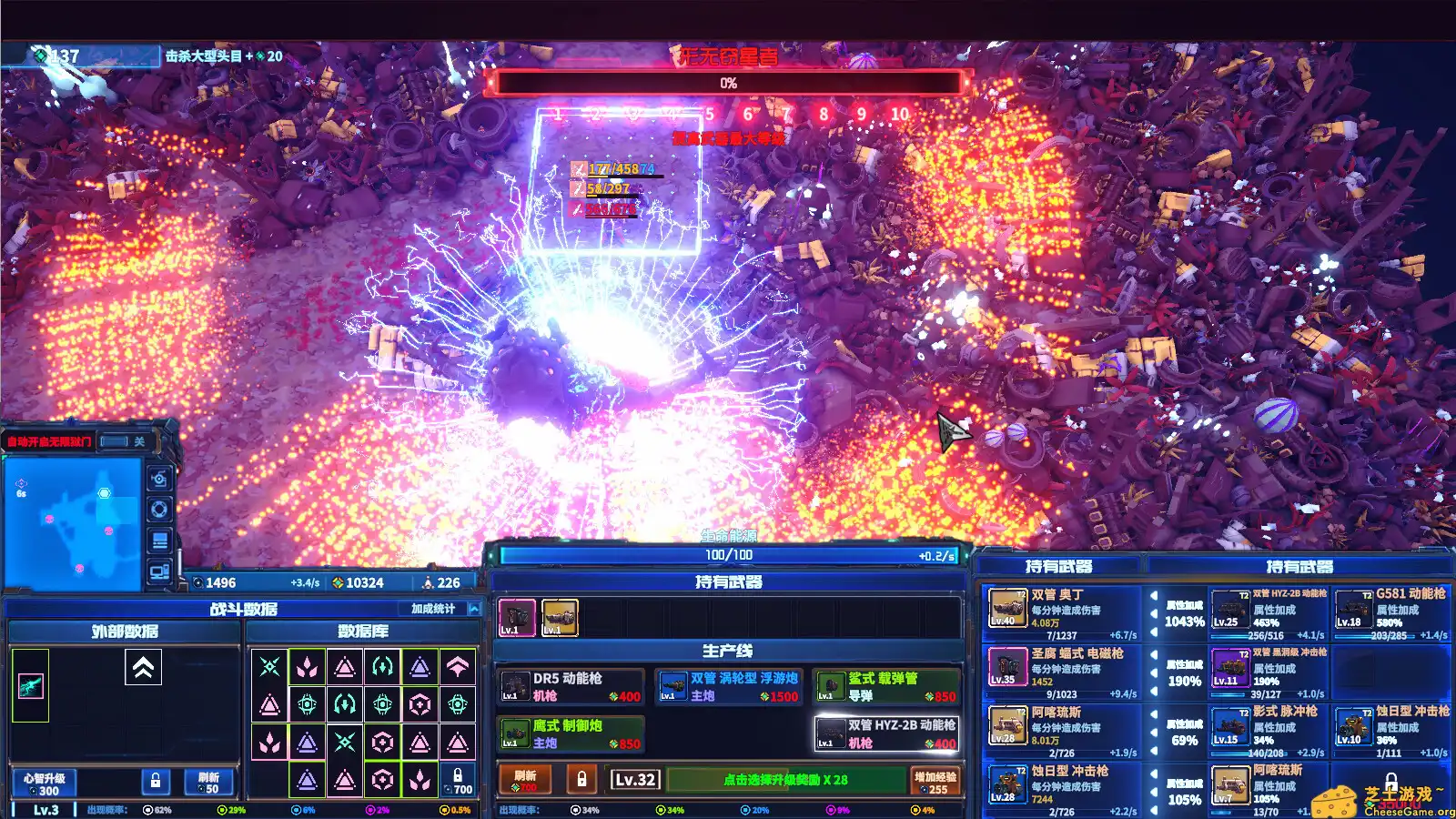Click the double-chevron upgrade icon in 外部数据
The height and width of the screenshot is (819, 1456).
[x=143, y=665]
